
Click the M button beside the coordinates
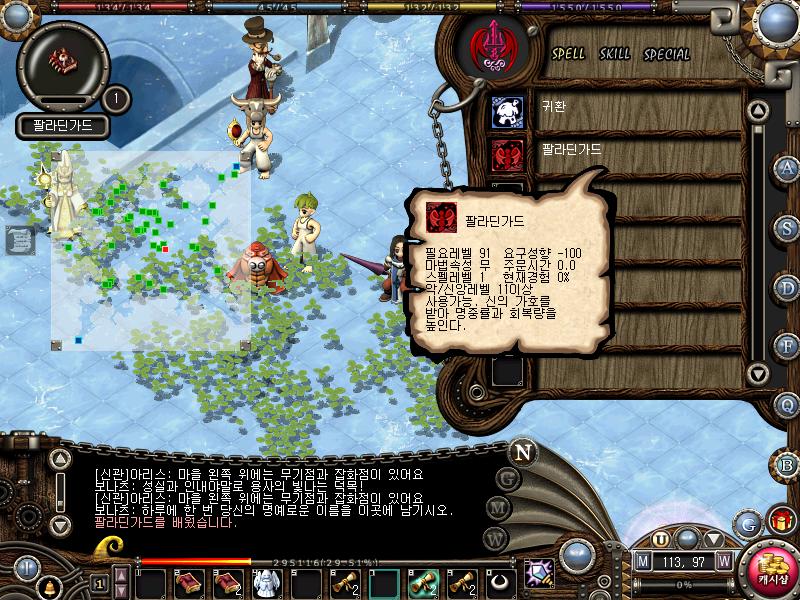[642, 561]
